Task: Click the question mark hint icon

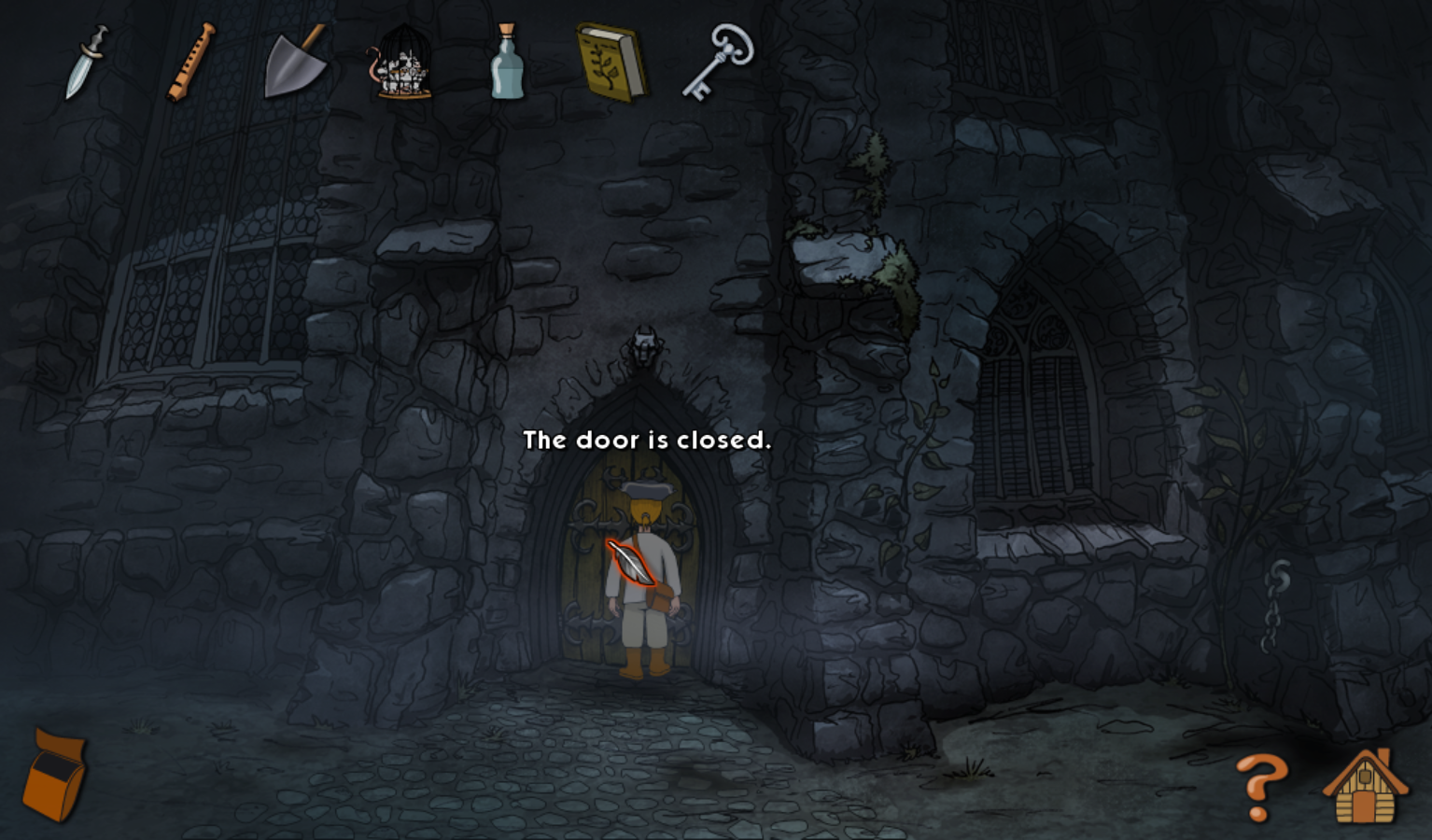Action: pyautogui.click(x=1260, y=787)
